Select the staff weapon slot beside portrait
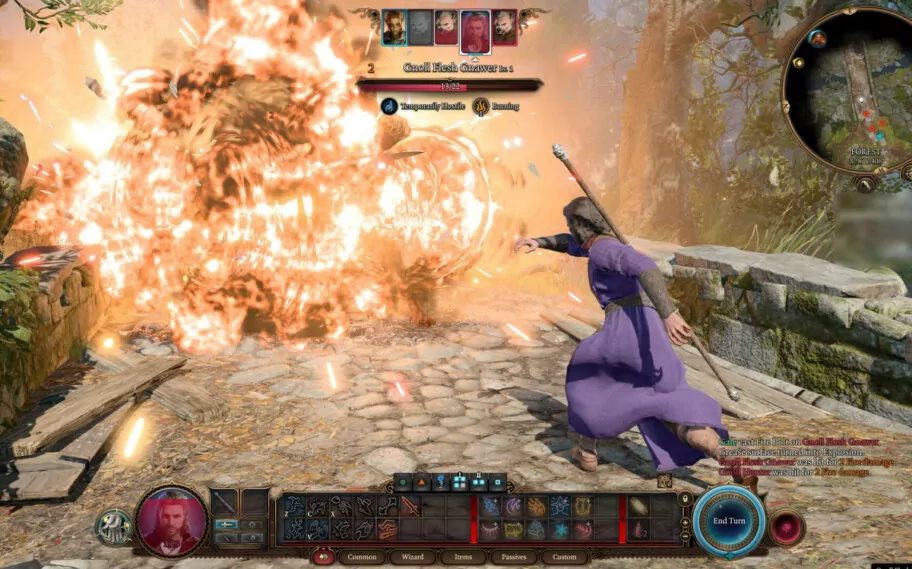The width and height of the screenshot is (912, 569). pyautogui.click(x=225, y=502)
